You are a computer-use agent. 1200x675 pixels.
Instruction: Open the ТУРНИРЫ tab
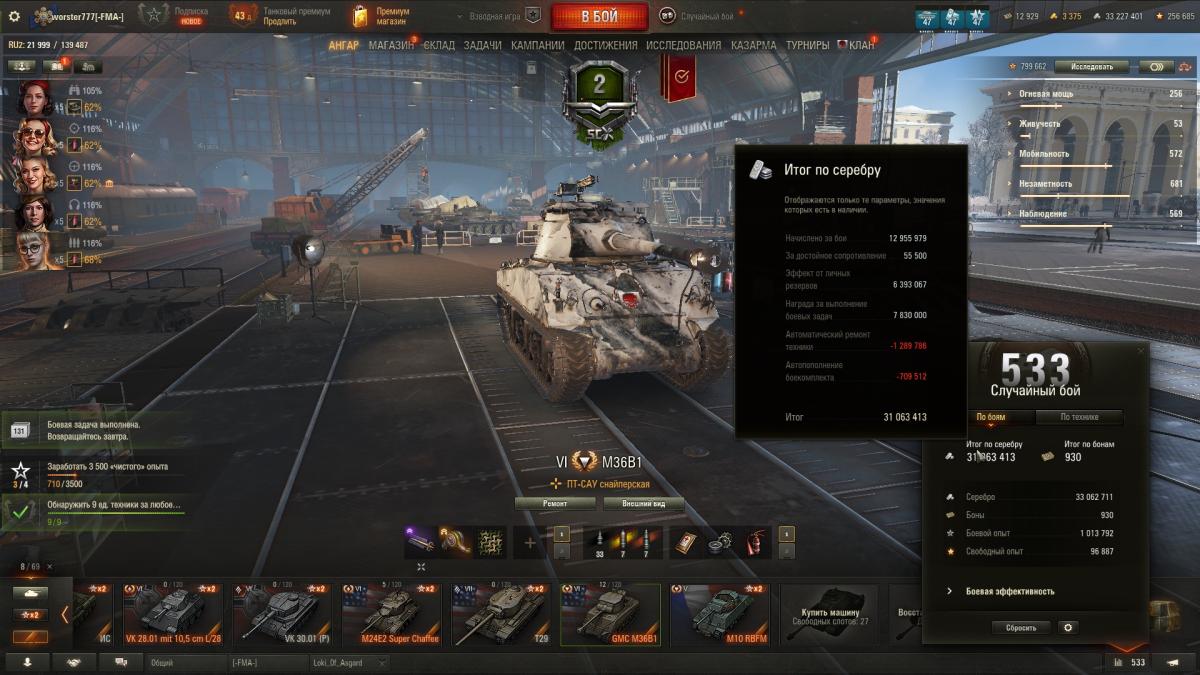click(807, 45)
